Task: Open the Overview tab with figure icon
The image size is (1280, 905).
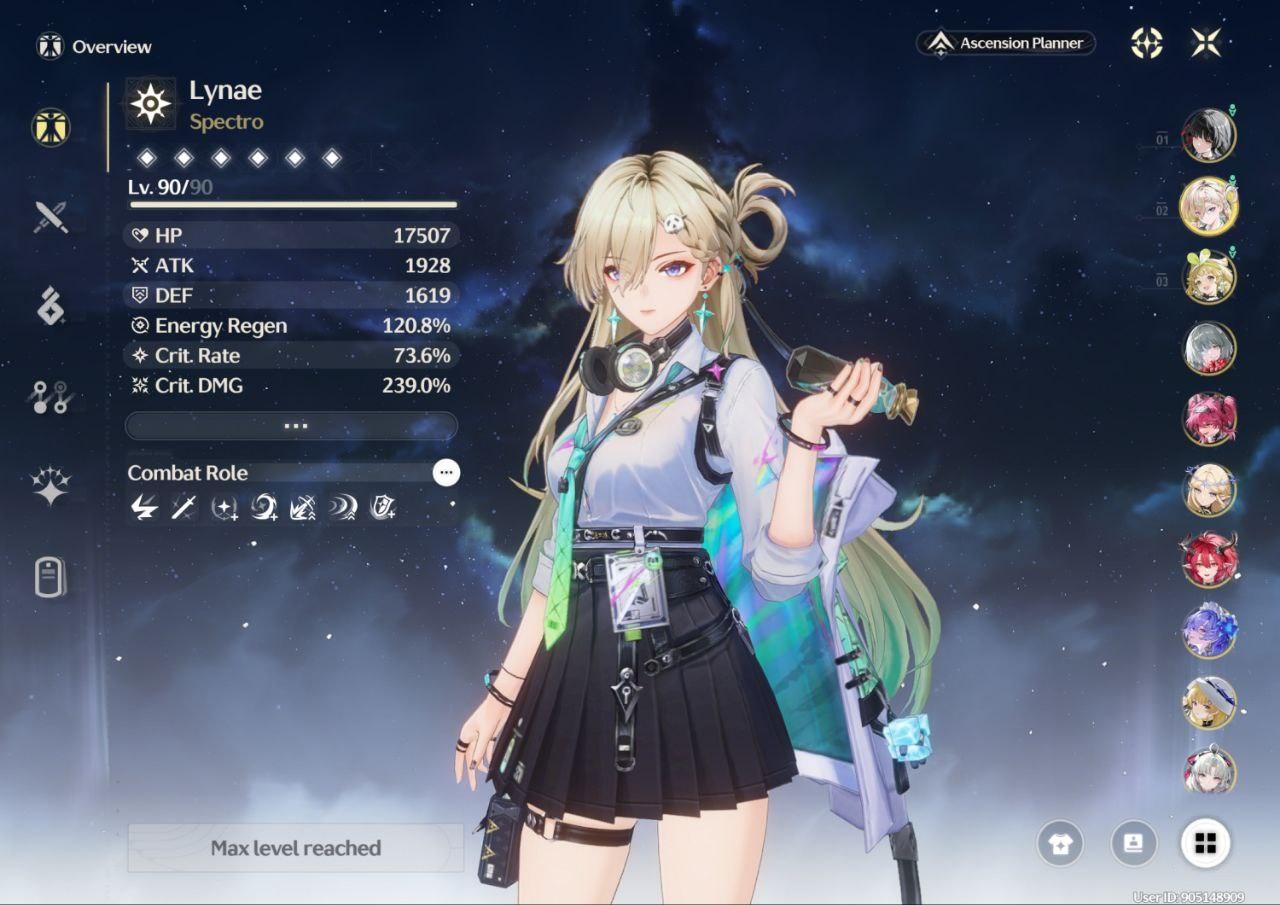Action: (x=50, y=127)
